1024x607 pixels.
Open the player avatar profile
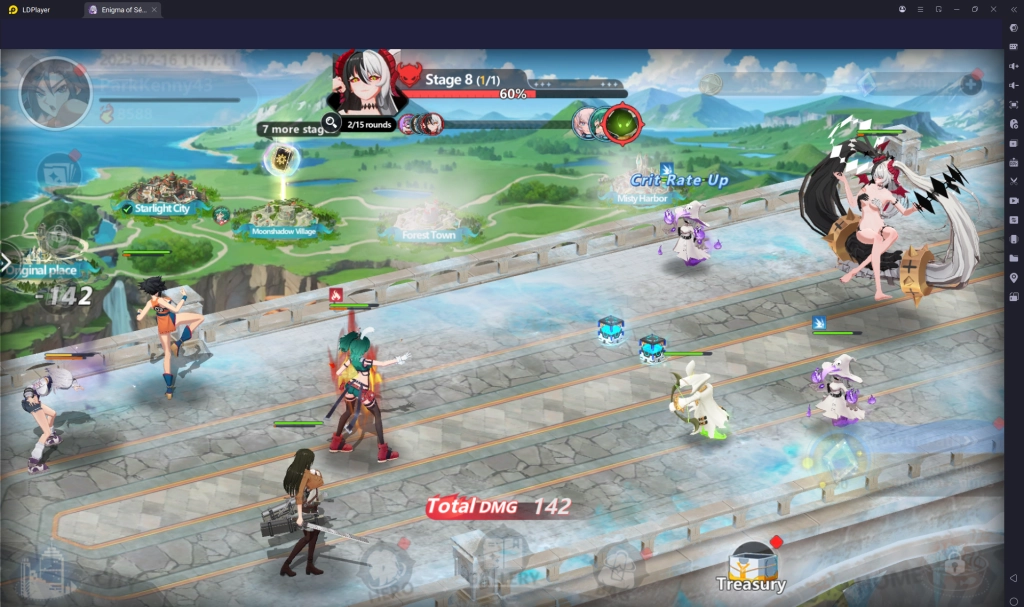pos(55,92)
